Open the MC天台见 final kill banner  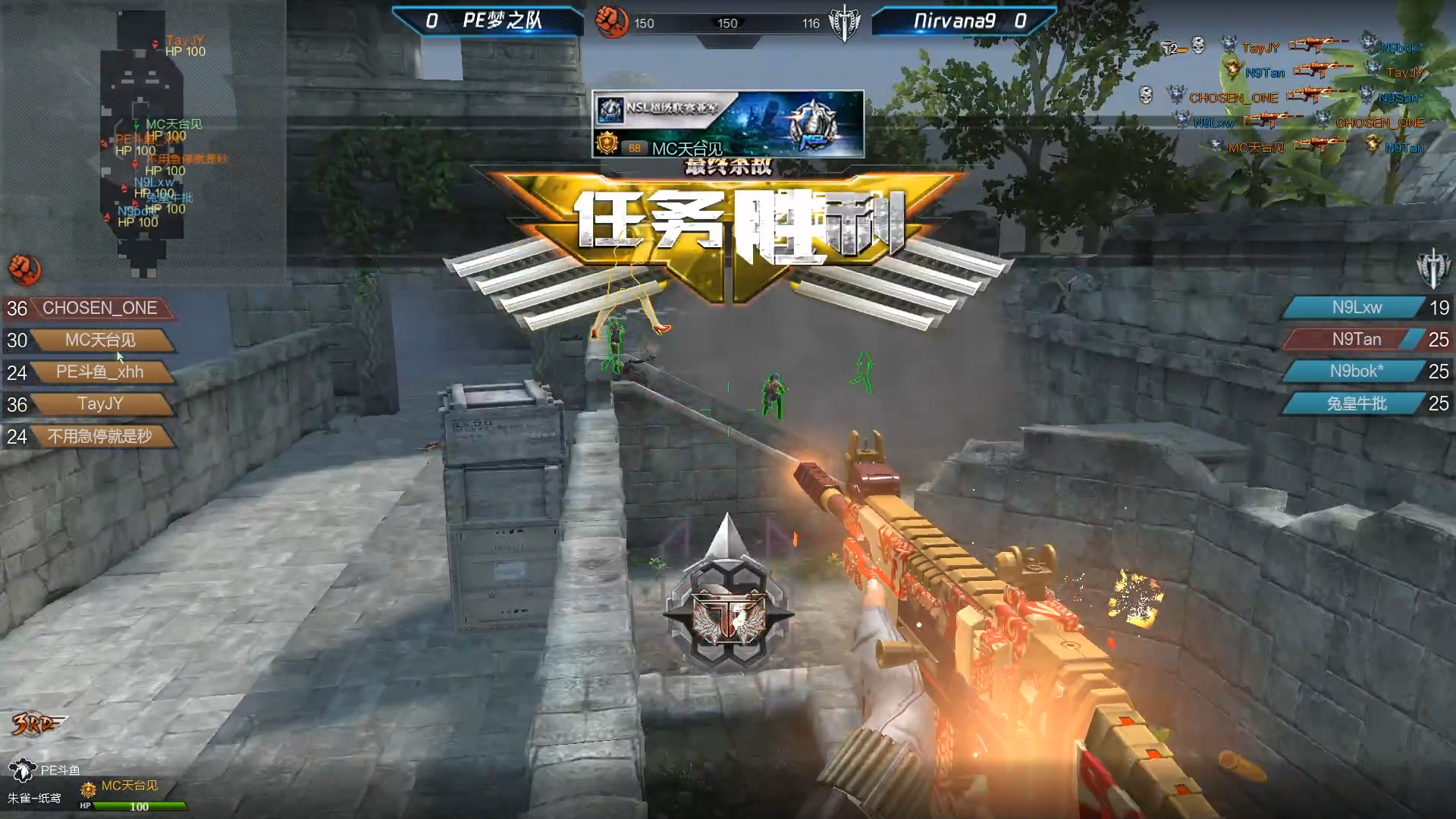point(727,124)
